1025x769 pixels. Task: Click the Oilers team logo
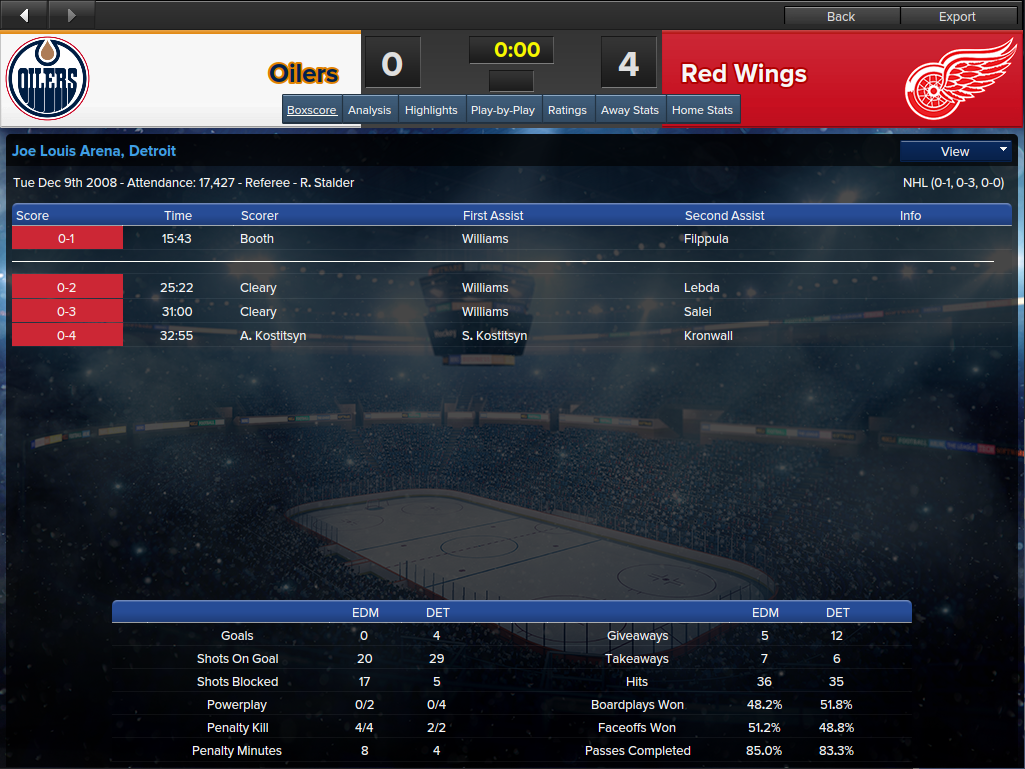(x=48, y=79)
